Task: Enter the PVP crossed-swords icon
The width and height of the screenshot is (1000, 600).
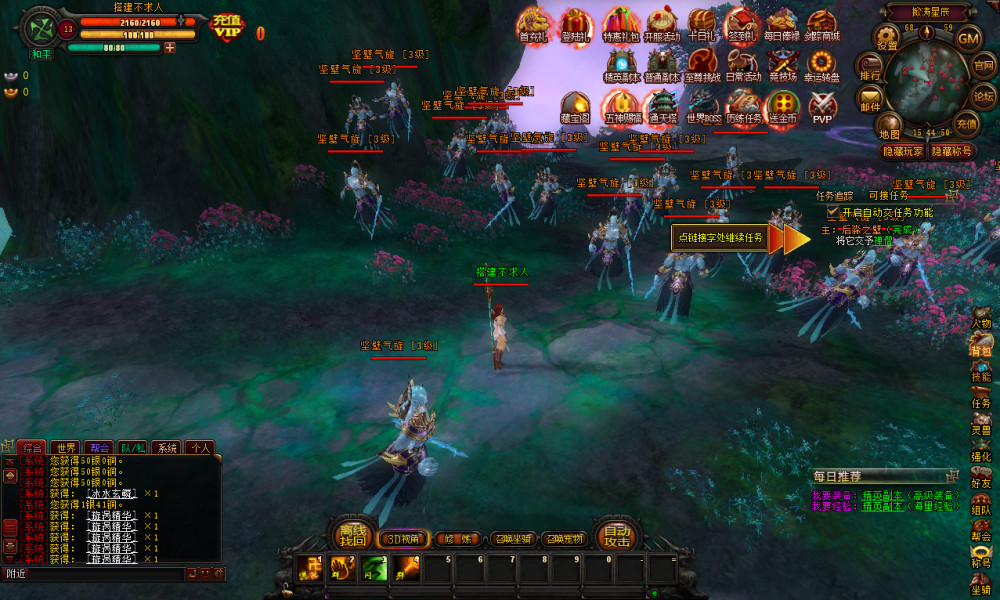Action: [822, 106]
